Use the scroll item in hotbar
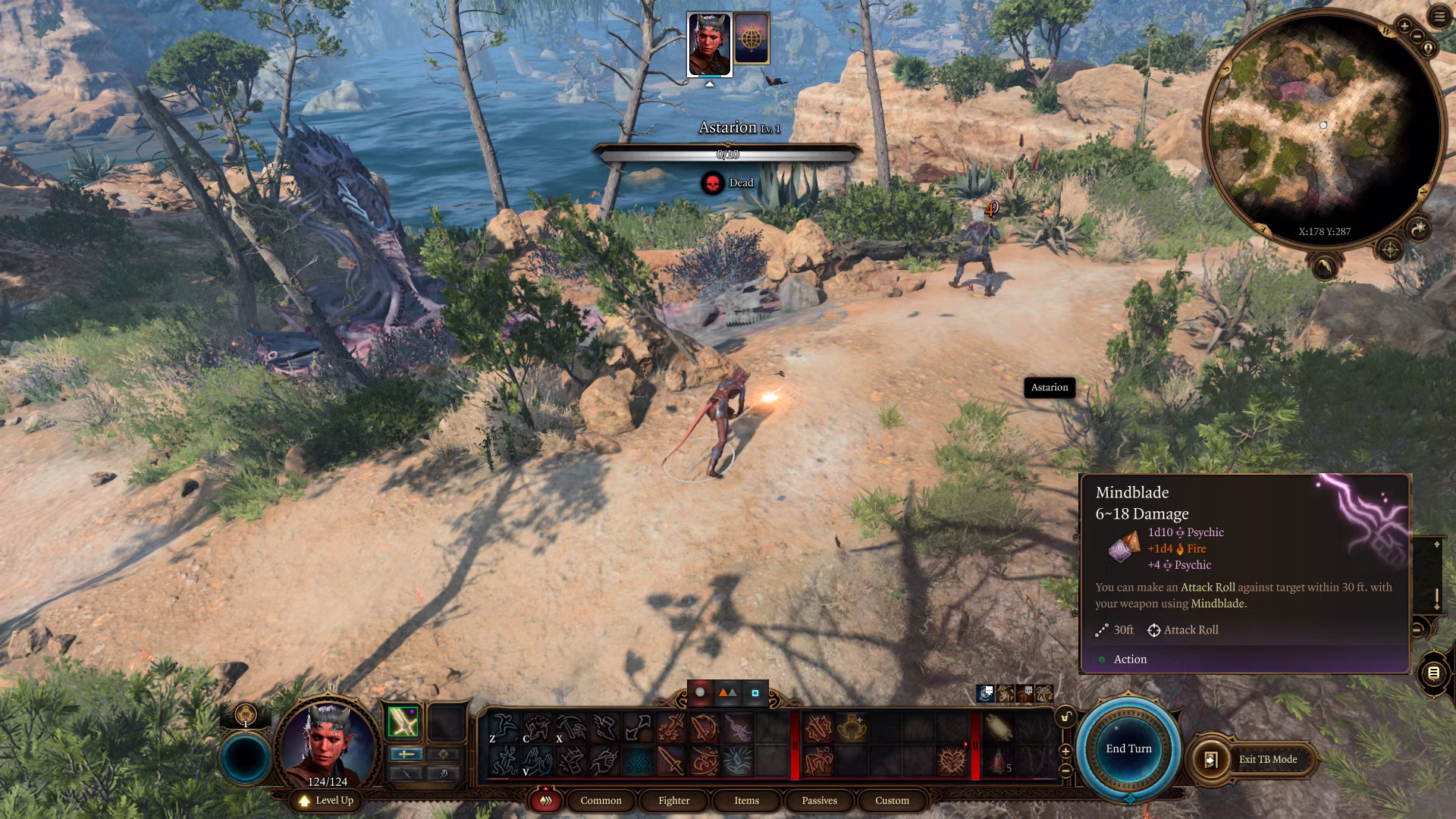 tap(998, 728)
